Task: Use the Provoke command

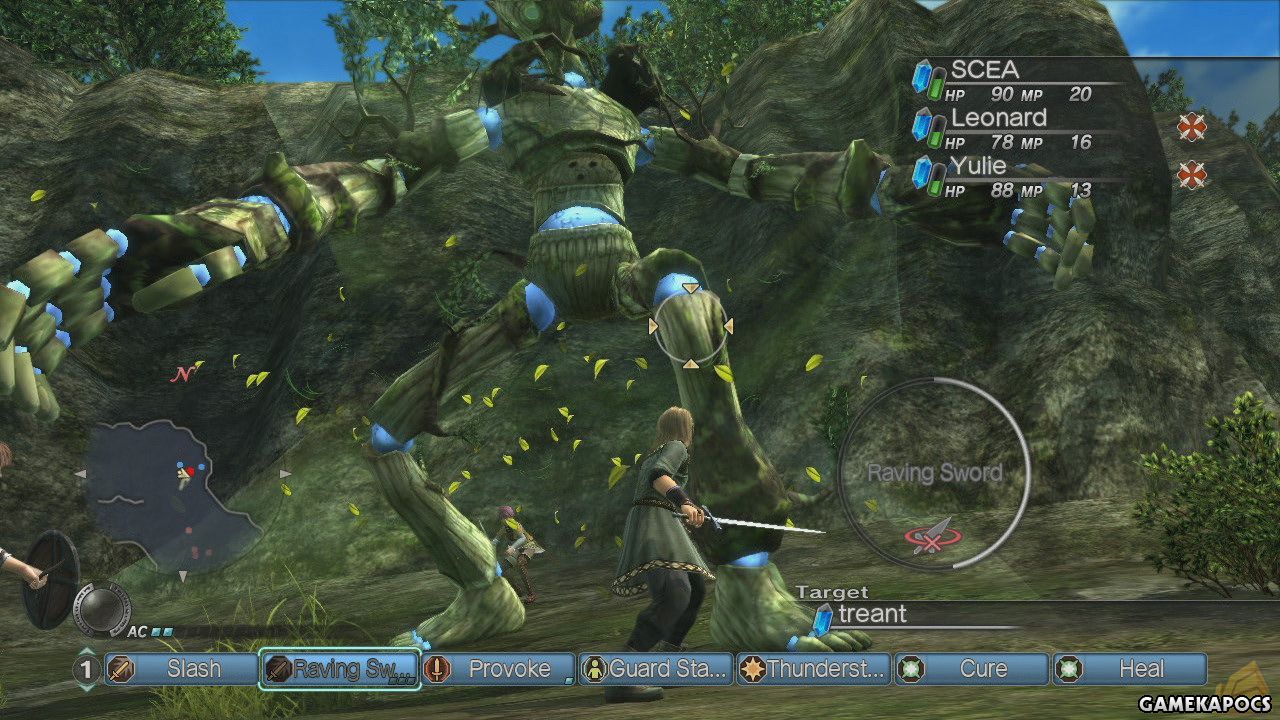Action: coord(497,669)
